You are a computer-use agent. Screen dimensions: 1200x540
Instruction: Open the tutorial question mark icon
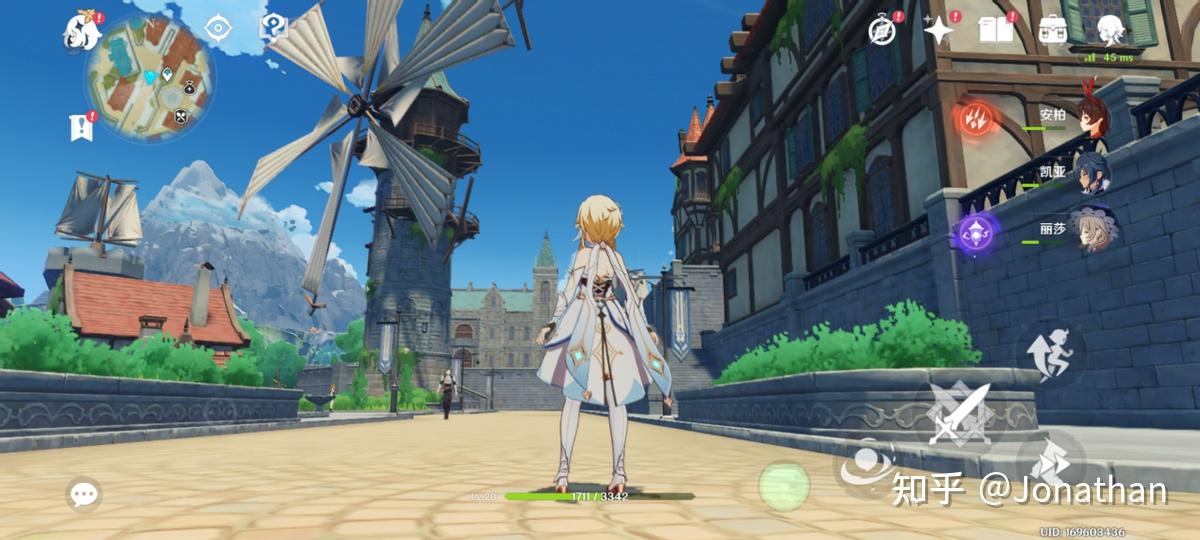click(272, 27)
